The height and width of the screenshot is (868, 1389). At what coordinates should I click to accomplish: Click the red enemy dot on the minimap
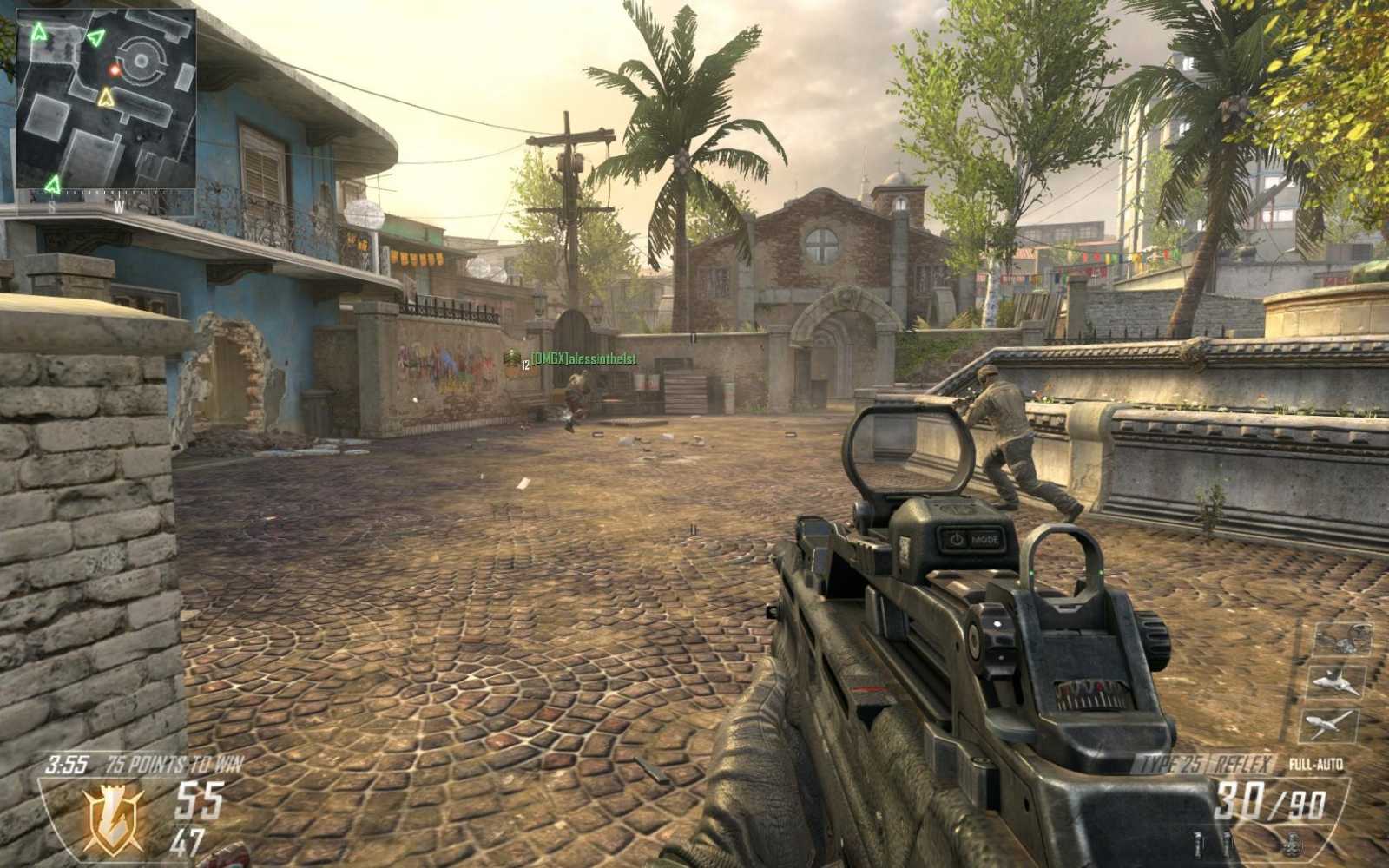(114, 70)
